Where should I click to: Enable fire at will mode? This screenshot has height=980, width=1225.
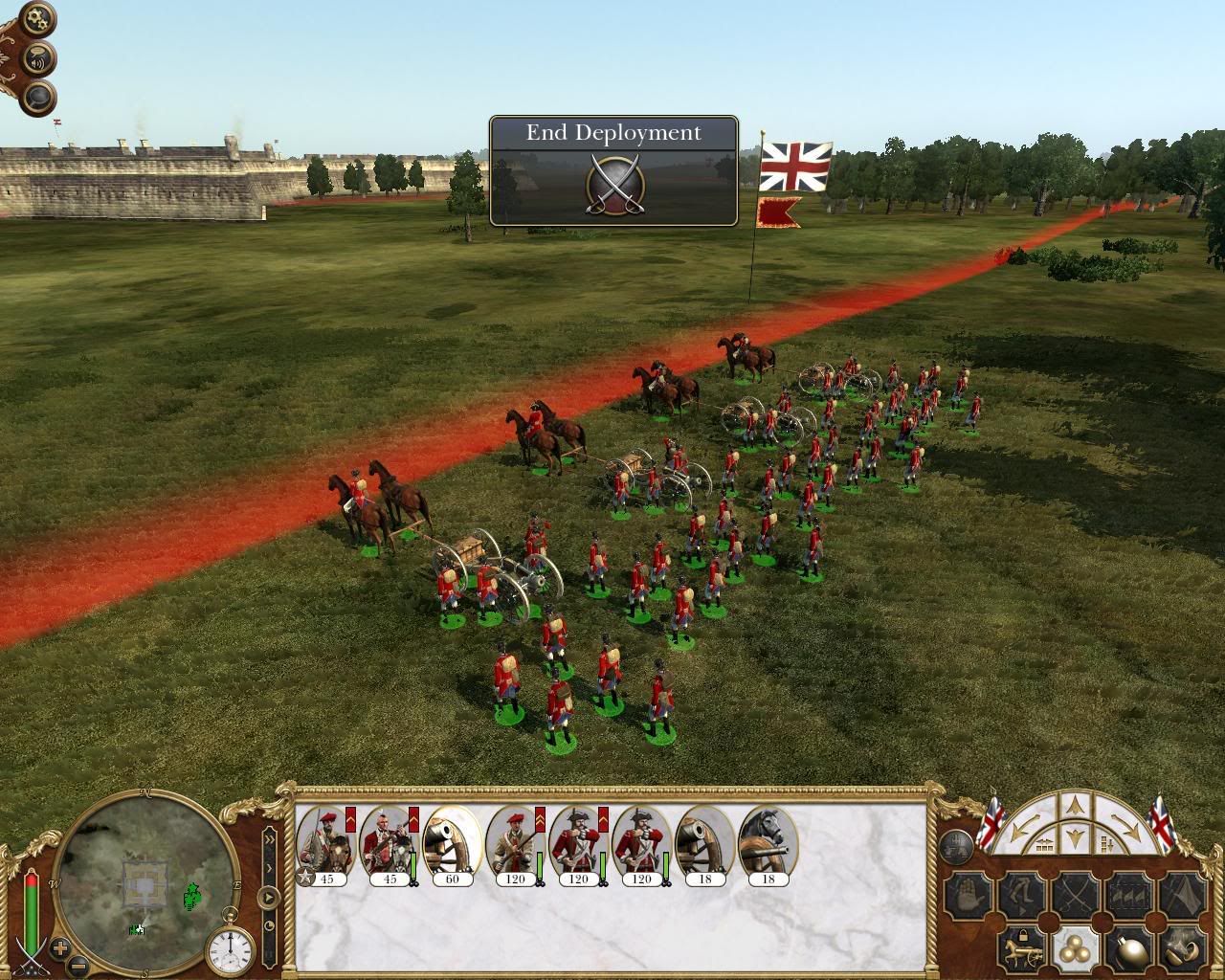point(1129,895)
